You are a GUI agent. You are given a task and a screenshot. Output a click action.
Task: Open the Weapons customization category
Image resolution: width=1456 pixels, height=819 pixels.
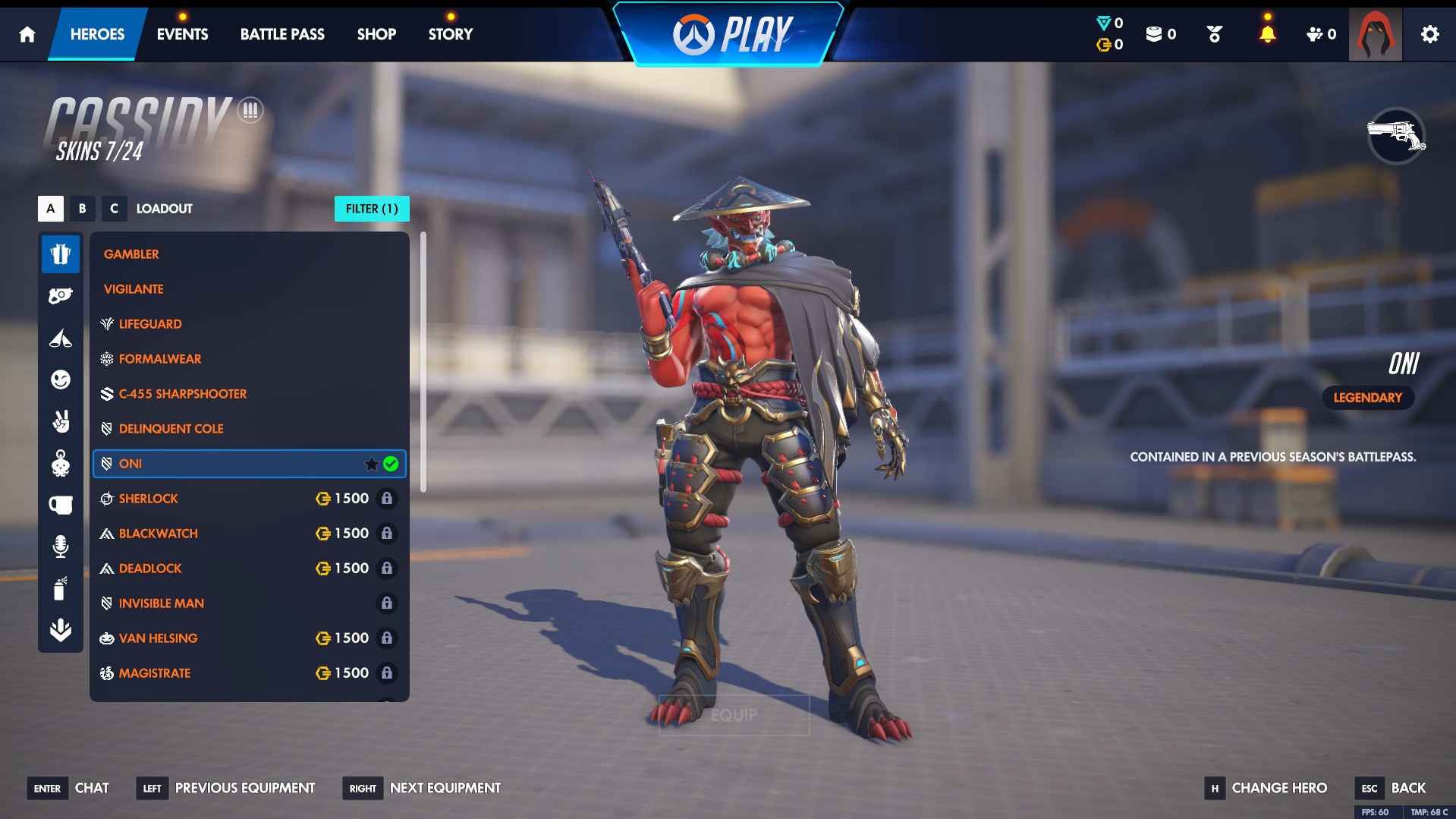tap(61, 295)
